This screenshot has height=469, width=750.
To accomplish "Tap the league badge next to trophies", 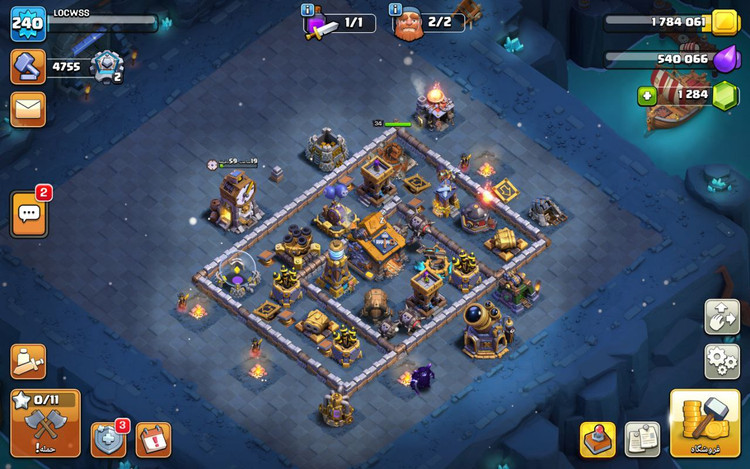I will [x=105, y=67].
